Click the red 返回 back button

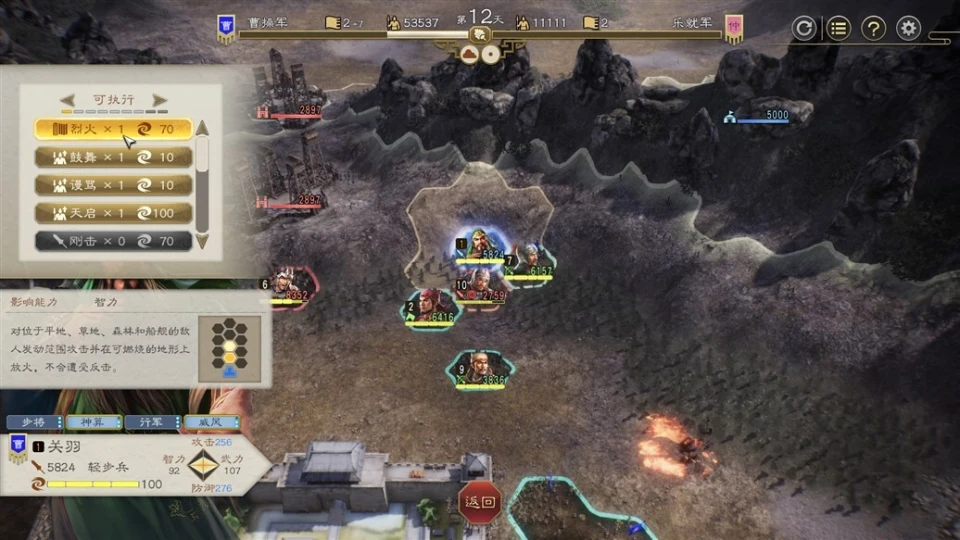(481, 501)
